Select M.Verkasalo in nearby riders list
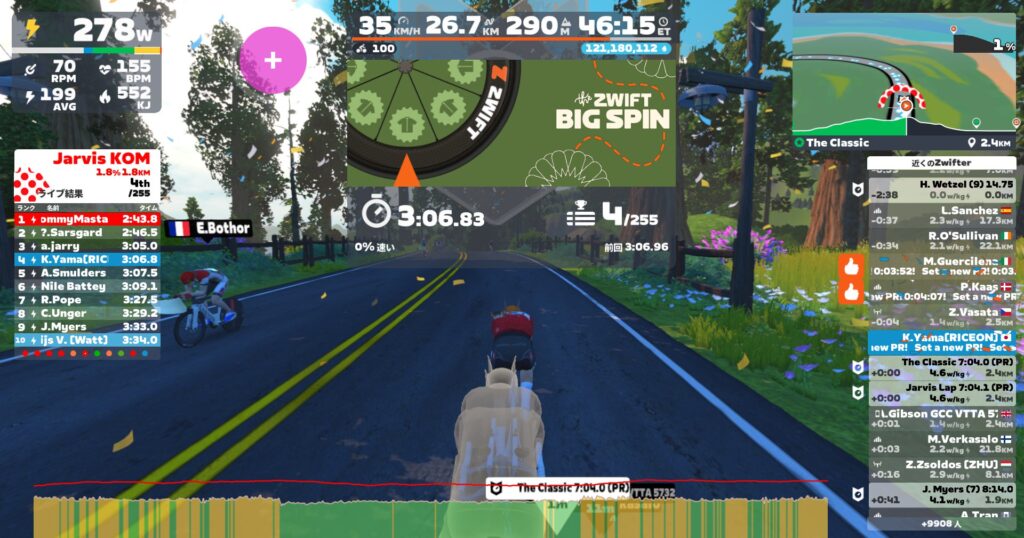Viewport: 1024px width, 538px height. 940,443
